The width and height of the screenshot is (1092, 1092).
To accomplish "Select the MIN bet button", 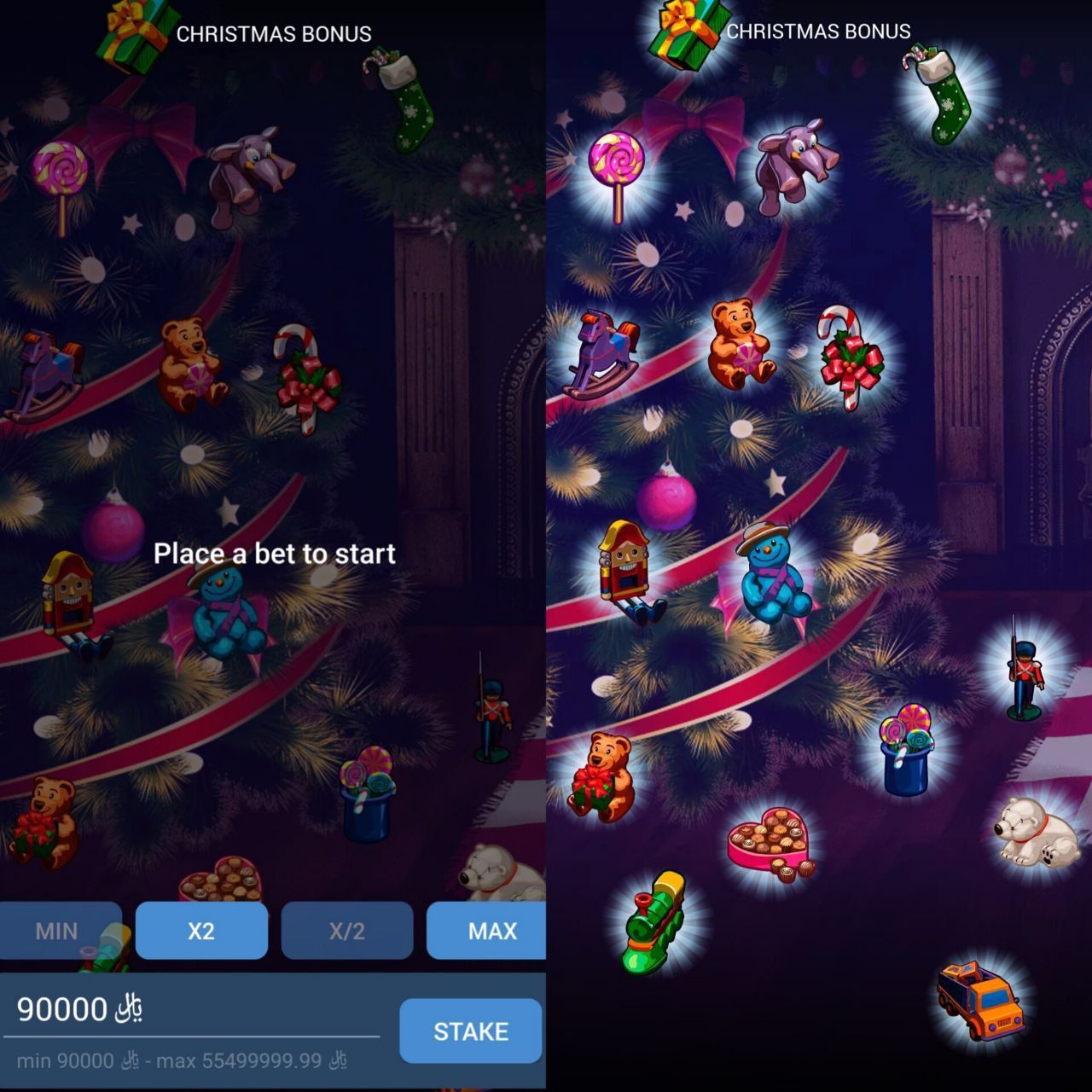I will tap(58, 931).
